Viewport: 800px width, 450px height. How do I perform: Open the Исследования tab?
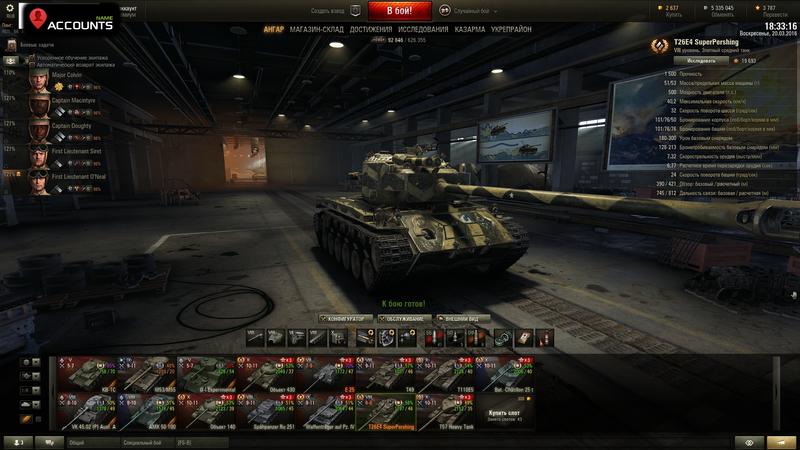coord(423,30)
